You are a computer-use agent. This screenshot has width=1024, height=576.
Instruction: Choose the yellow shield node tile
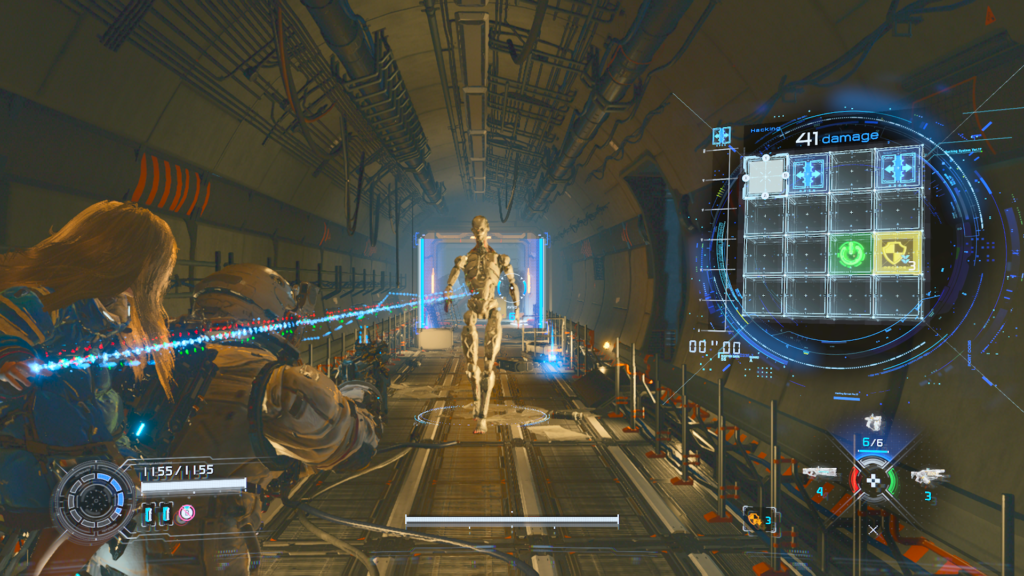895,254
